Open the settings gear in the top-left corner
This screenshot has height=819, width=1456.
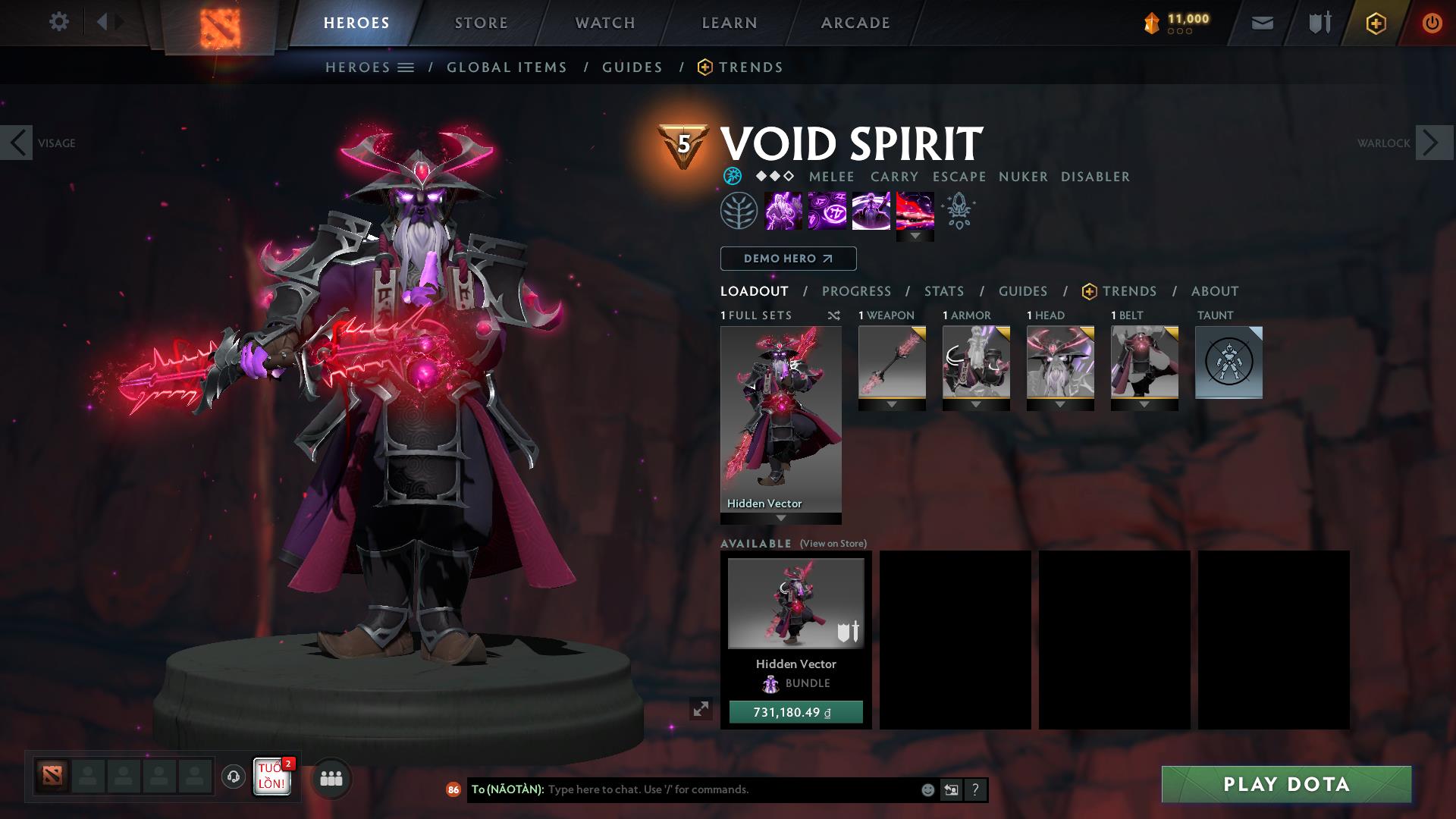pyautogui.click(x=59, y=22)
